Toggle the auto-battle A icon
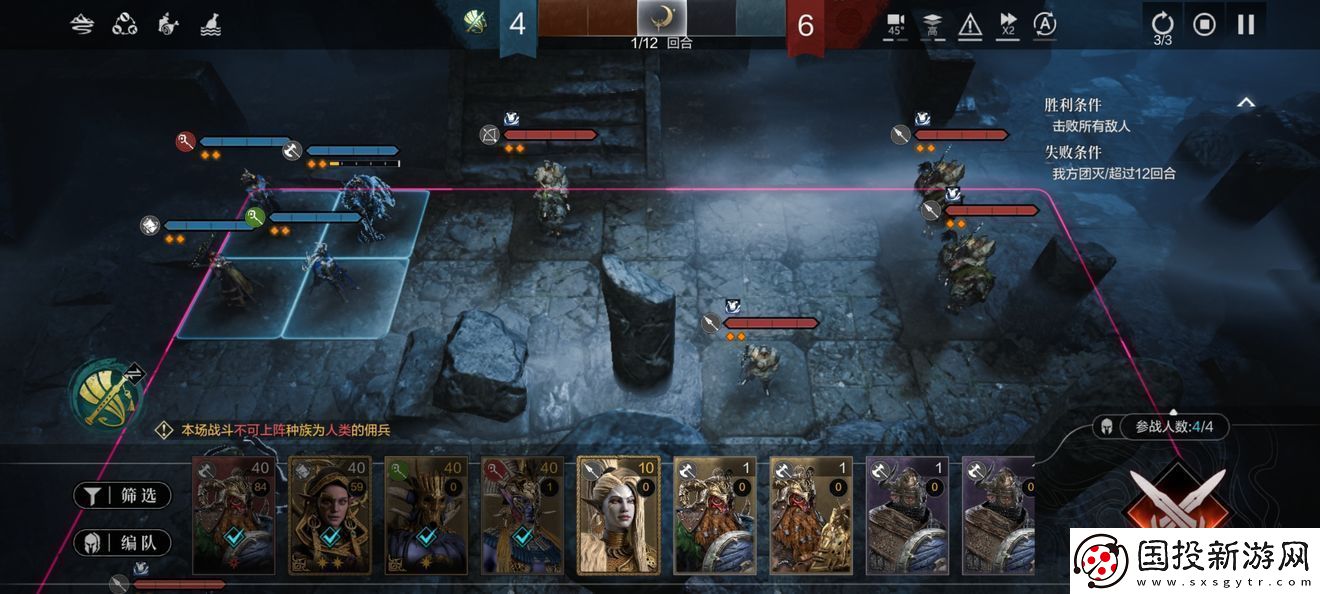The image size is (1320, 594). [x=1045, y=24]
